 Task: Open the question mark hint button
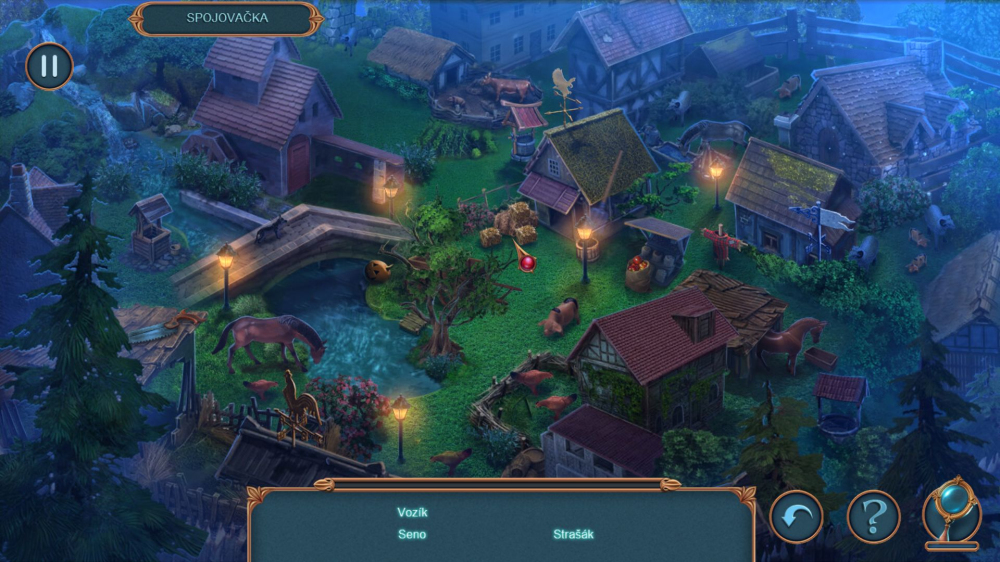(x=873, y=517)
